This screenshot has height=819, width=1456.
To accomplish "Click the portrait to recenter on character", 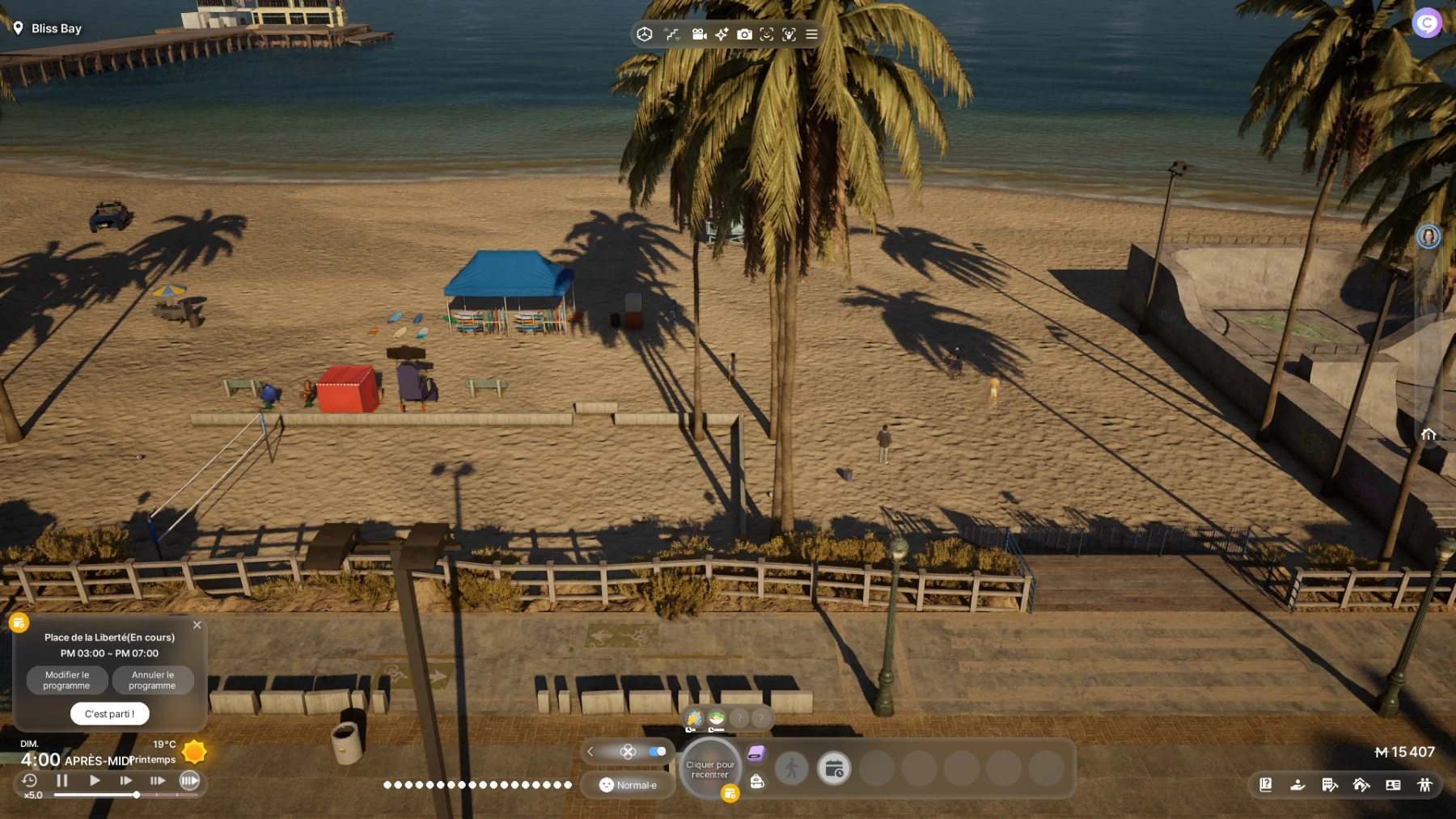I will [x=710, y=769].
